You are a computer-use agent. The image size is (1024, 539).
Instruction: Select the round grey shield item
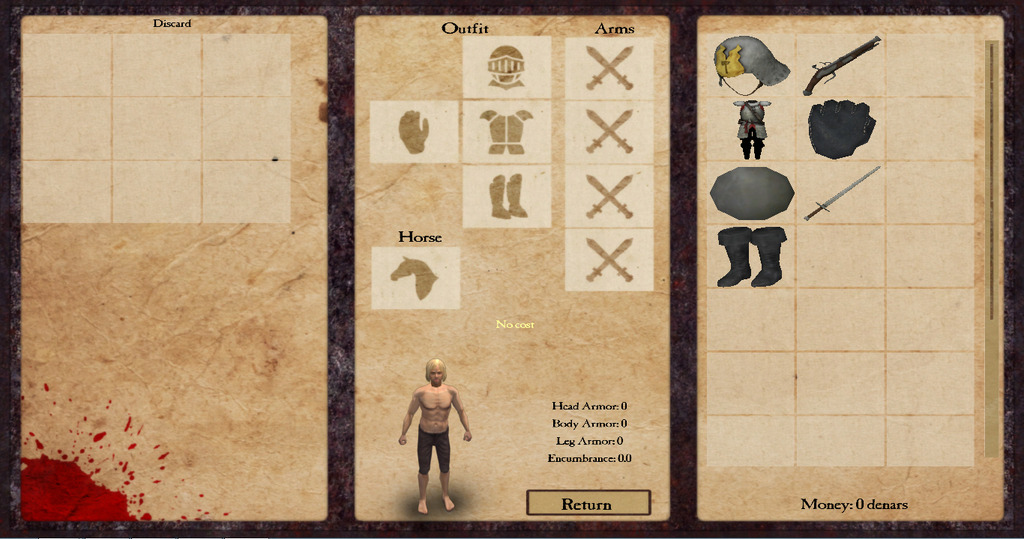coord(751,194)
